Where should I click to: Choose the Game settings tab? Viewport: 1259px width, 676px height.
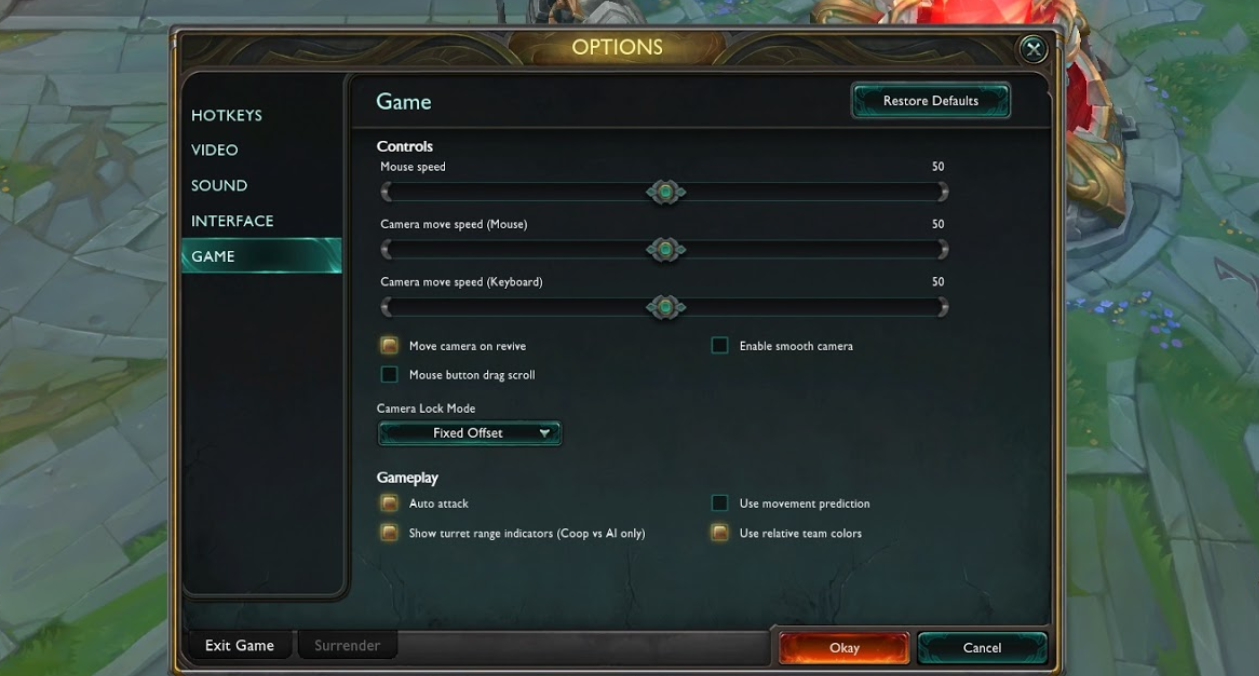(x=213, y=256)
